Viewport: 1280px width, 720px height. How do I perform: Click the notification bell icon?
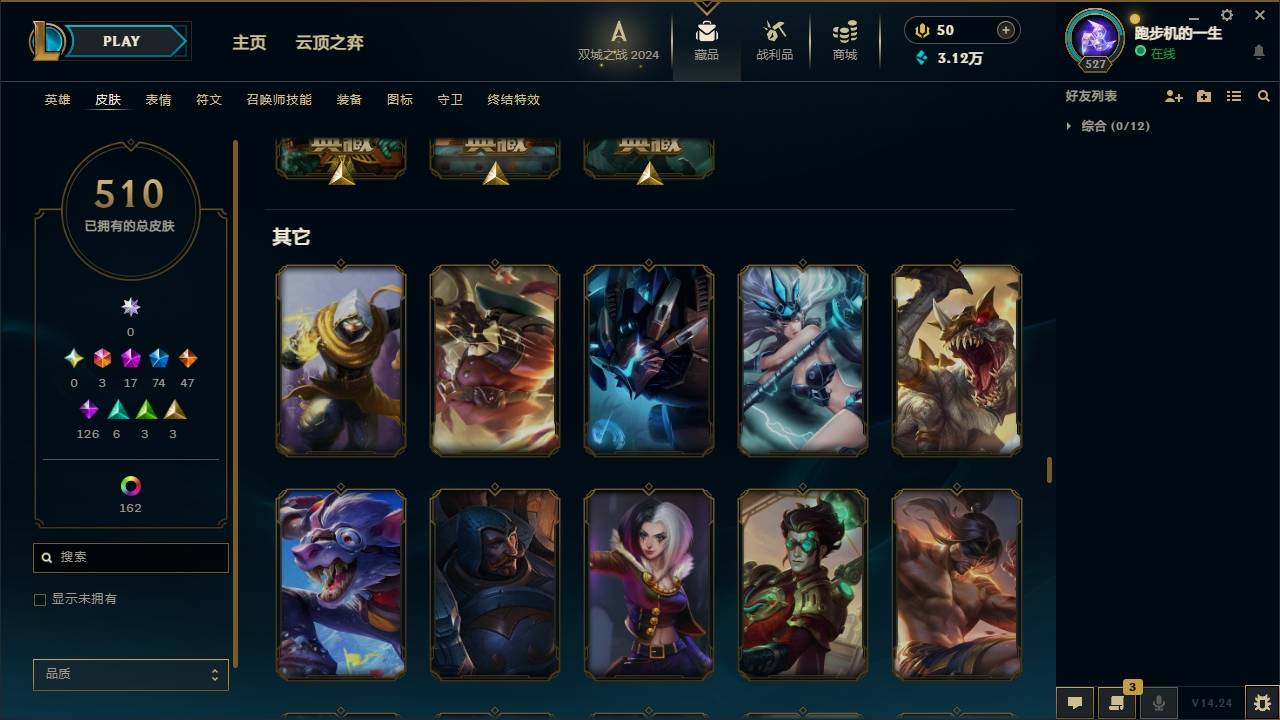pos(1258,52)
